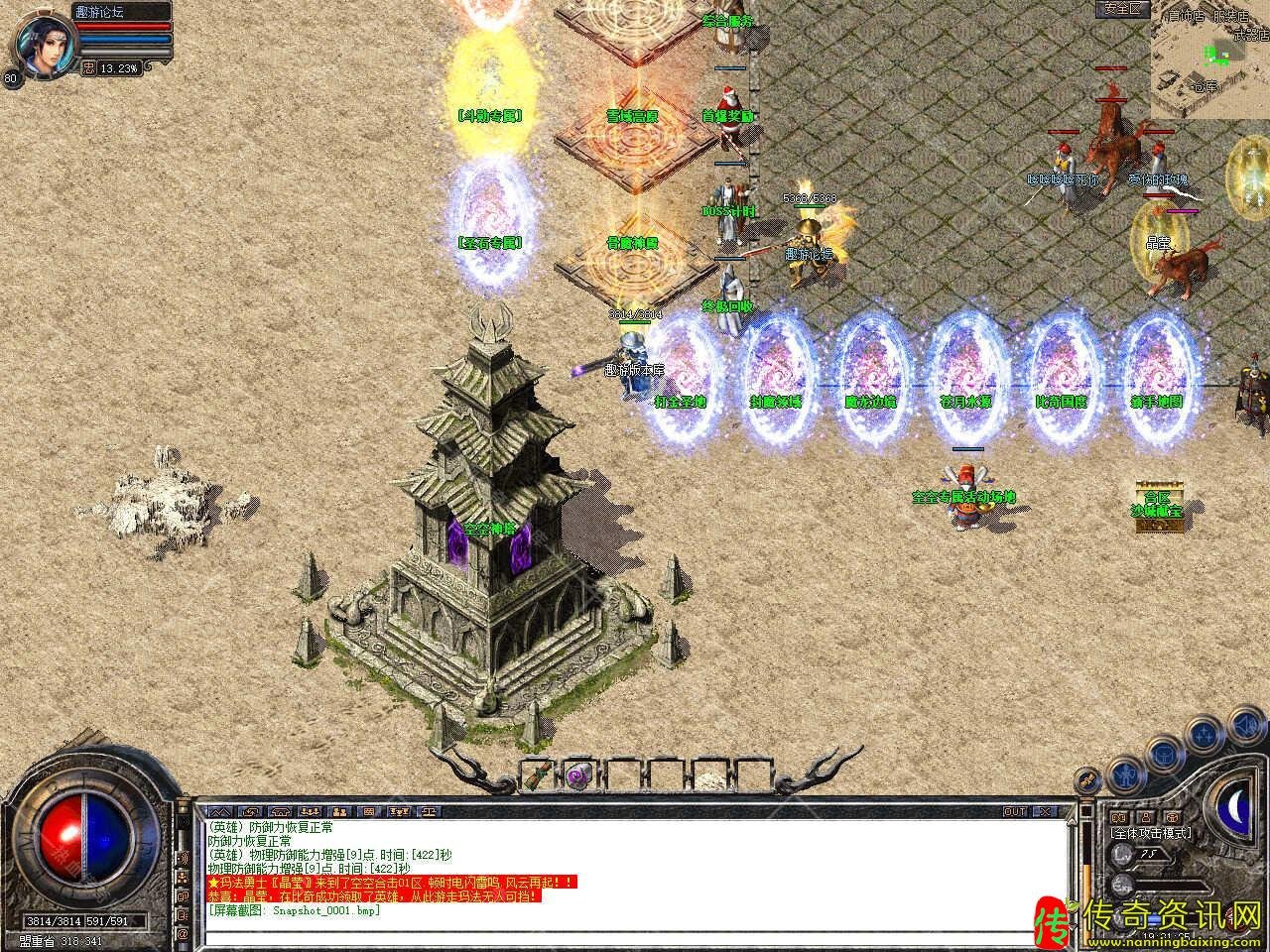
Task: Select the purple spiral item belt slot
Action: point(577,774)
